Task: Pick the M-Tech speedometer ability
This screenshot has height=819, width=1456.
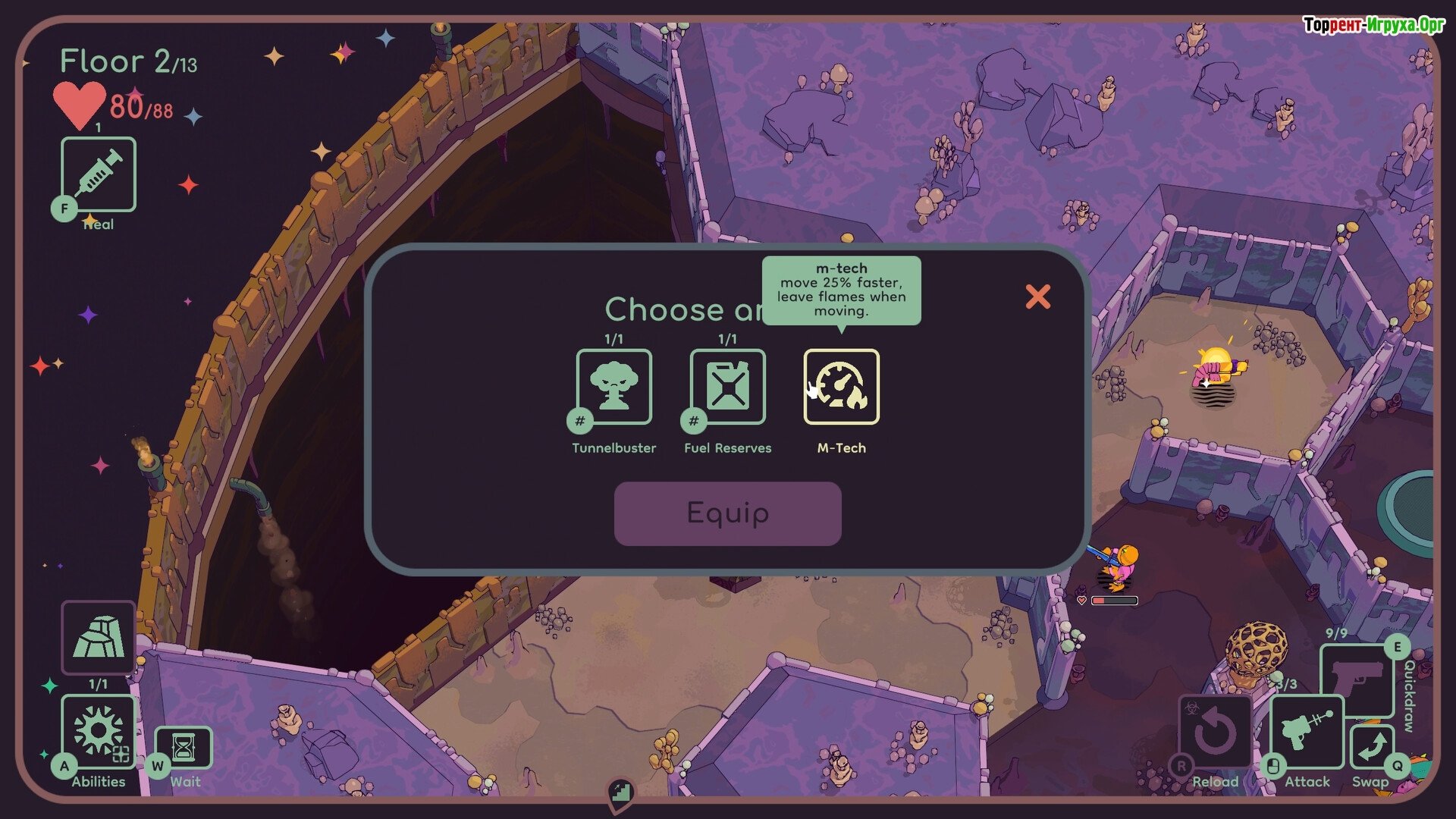Action: click(841, 387)
